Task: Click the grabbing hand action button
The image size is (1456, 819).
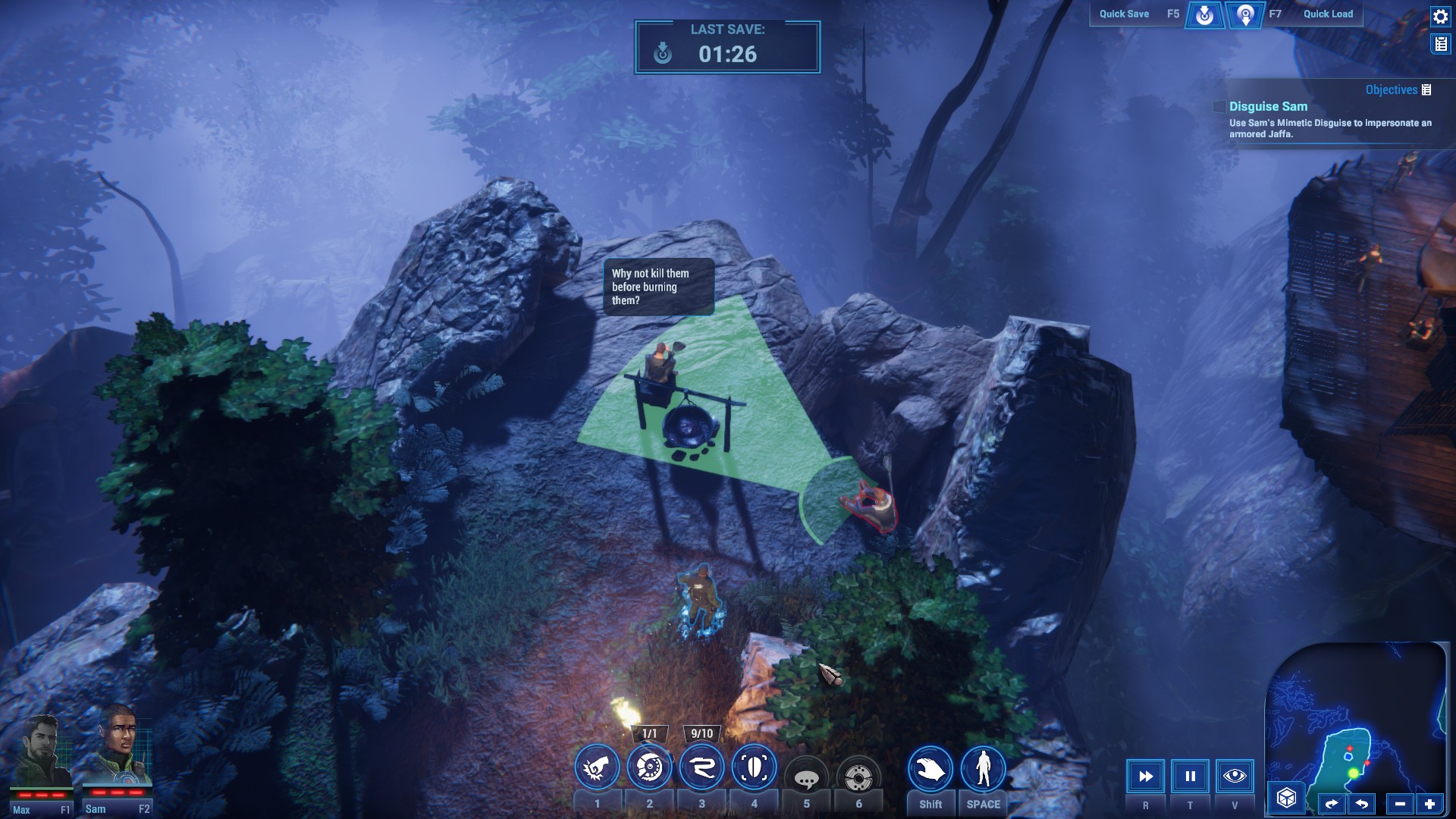Action: pos(930,770)
